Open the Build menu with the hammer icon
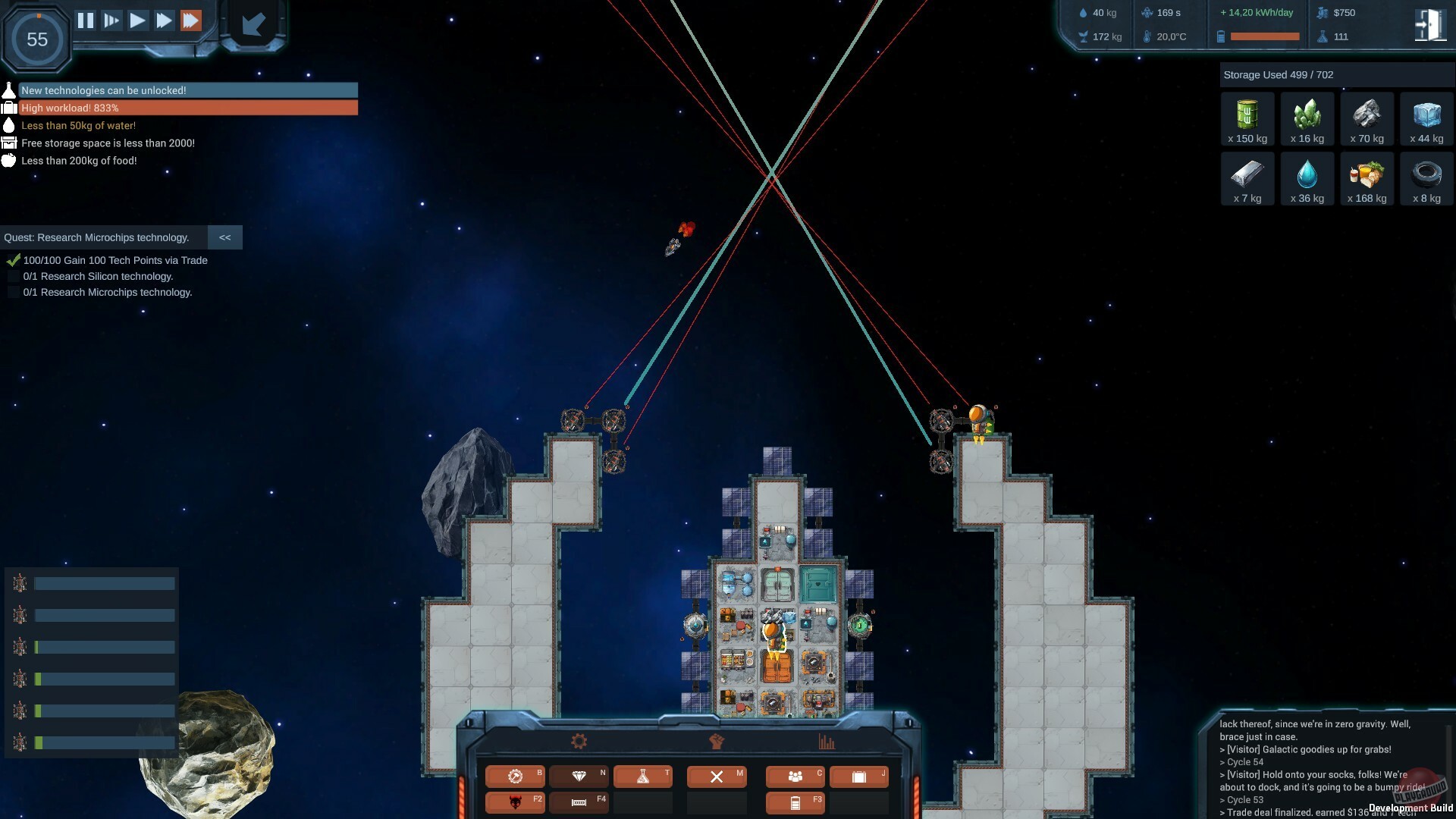 coord(516,777)
